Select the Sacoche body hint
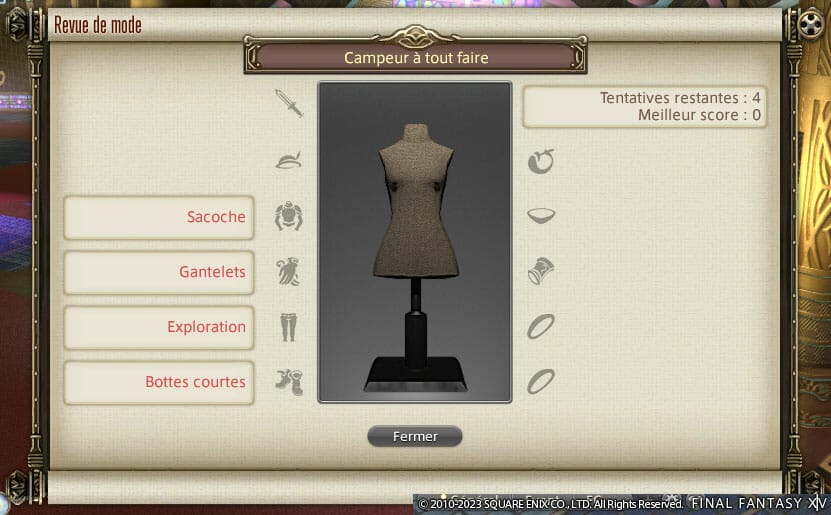The width and height of the screenshot is (831, 515). tap(159, 217)
